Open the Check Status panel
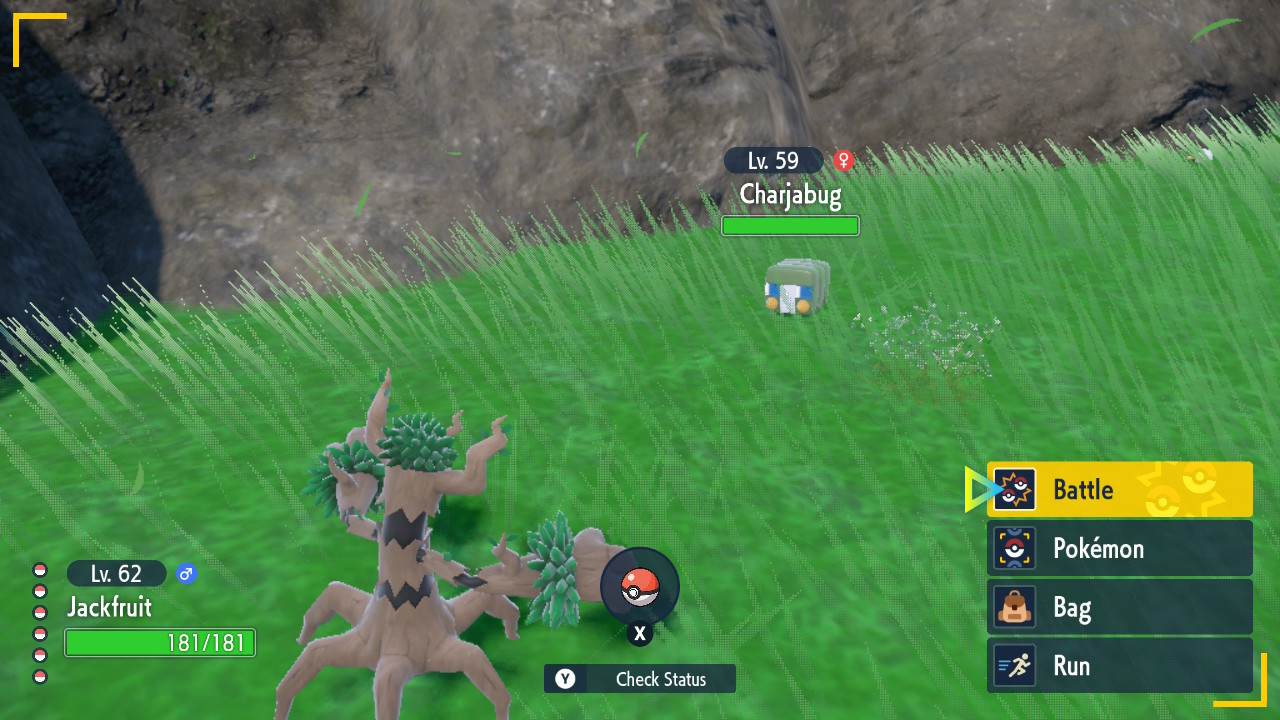This screenshot has height=720, width=1280. tap(640, 679)
